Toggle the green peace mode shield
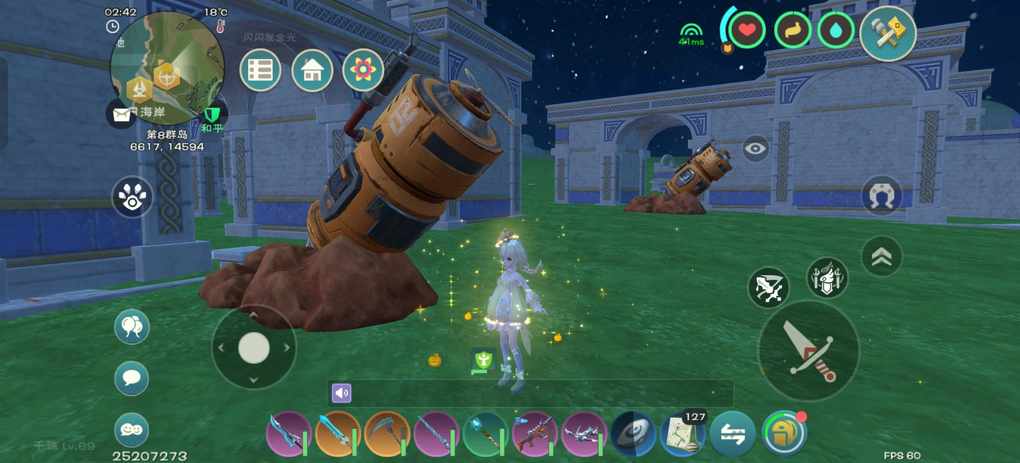 point(212,114)
